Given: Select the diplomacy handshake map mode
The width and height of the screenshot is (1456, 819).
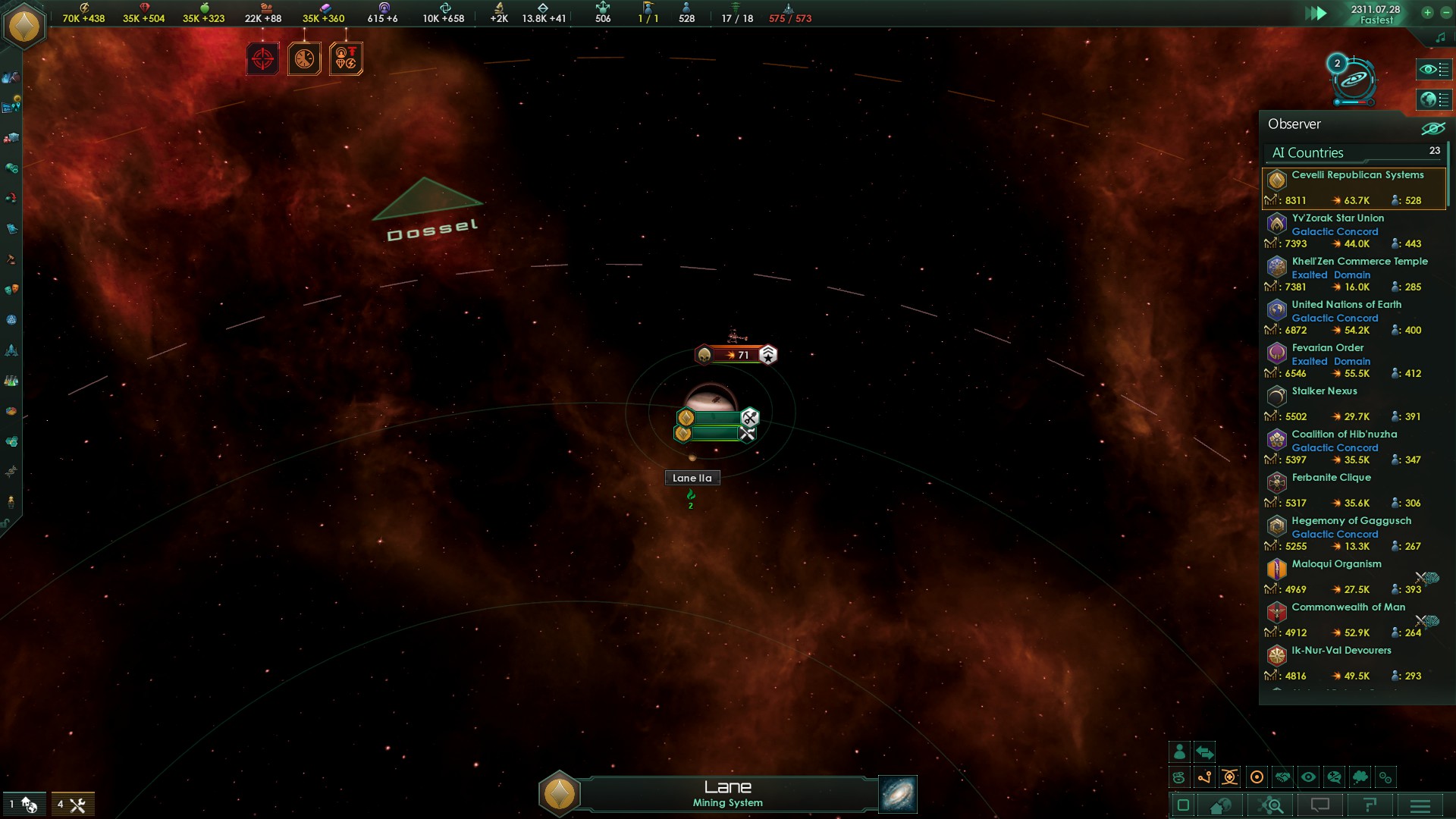Looking at the screenshot, I should click(x=1283, y=777).
